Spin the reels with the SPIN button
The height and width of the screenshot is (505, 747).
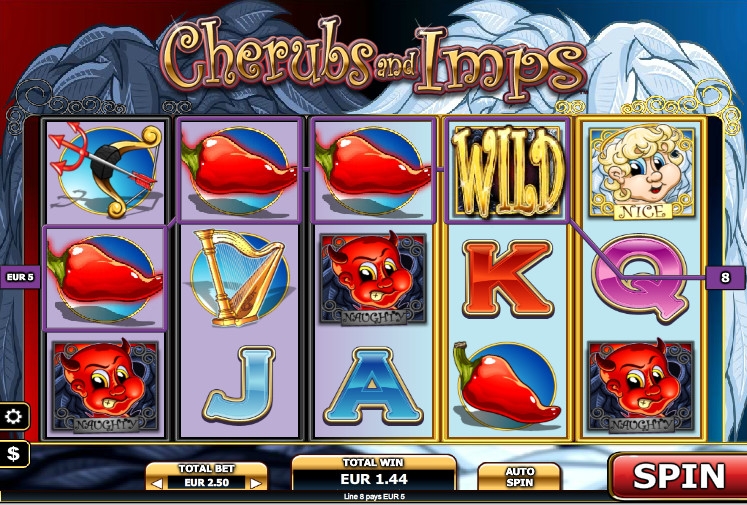pyautogui.click(x=677, y=476)
